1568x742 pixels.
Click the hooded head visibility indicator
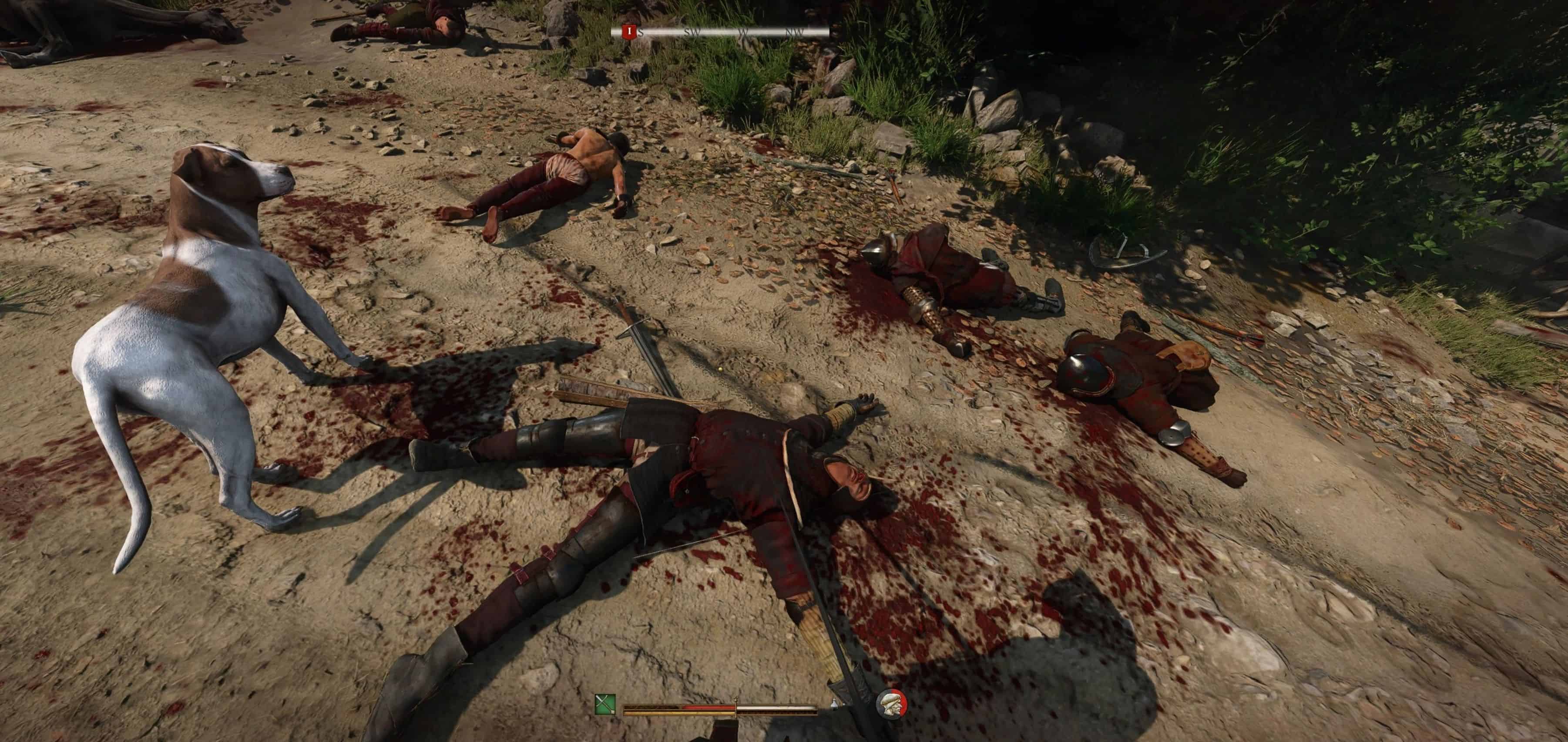pyautogui.click(x=891, y=704)
